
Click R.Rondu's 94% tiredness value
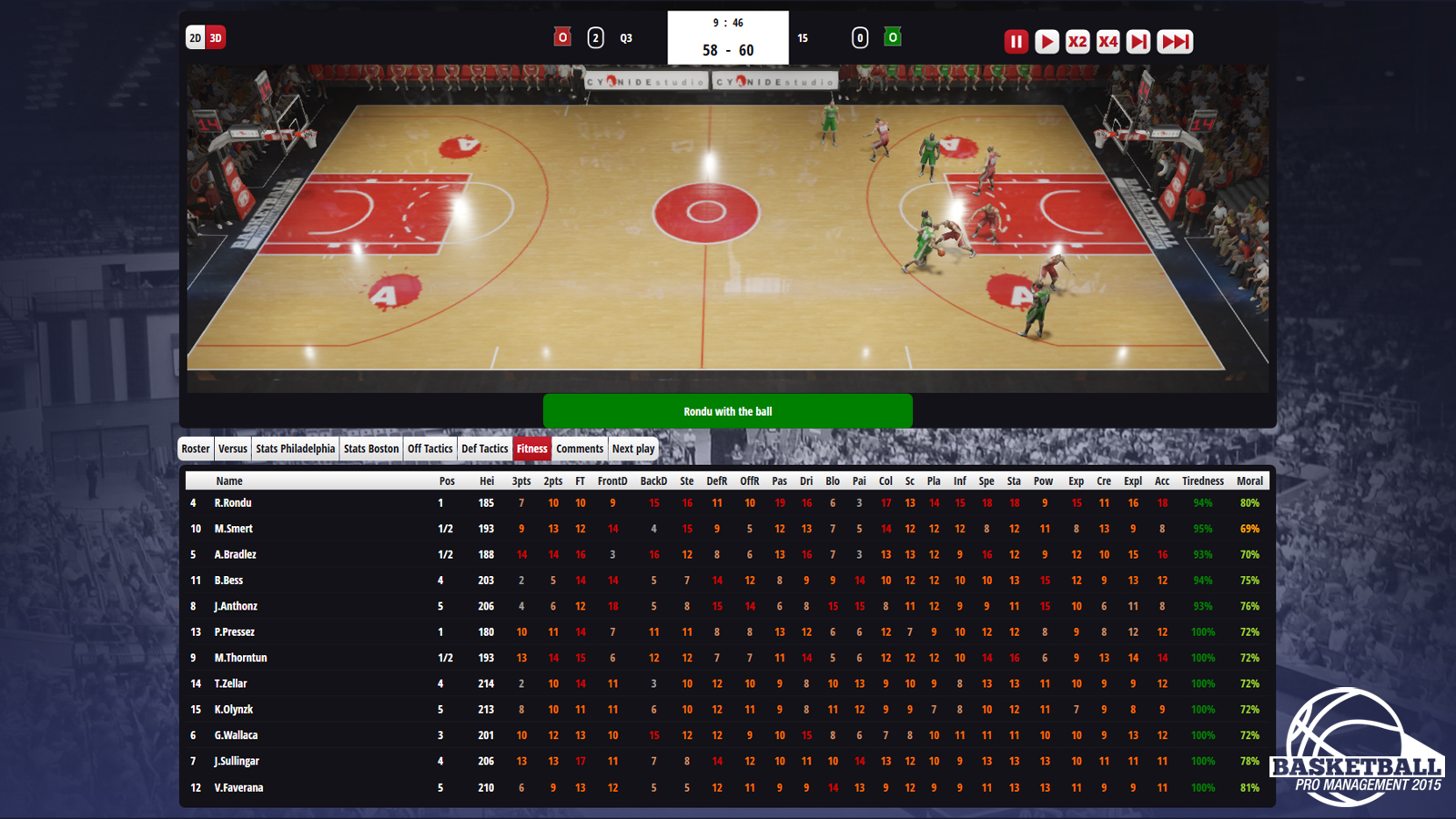(x=1201, y=502)
